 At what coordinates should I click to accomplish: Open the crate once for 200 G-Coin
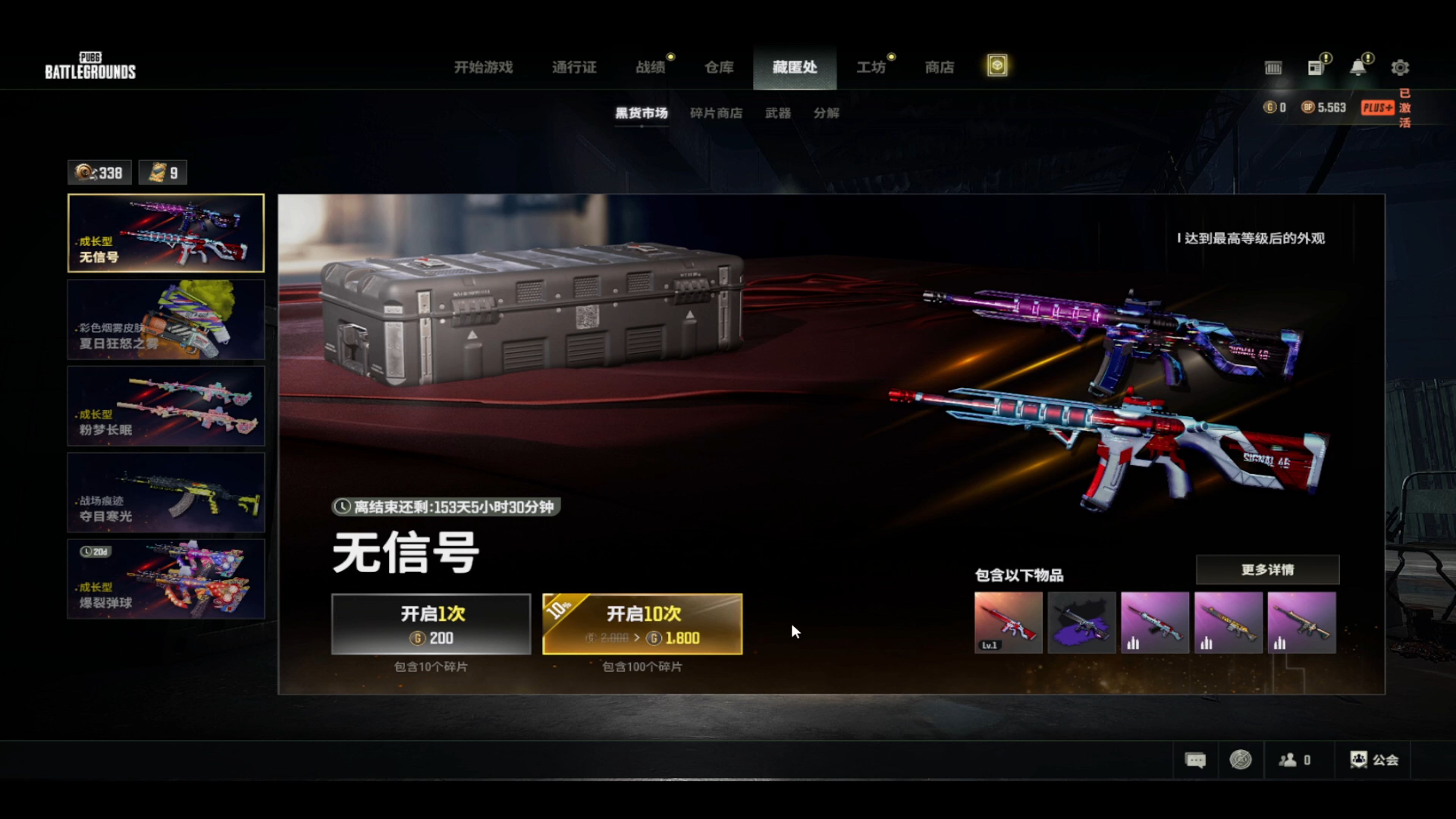(x=431, y=624)
